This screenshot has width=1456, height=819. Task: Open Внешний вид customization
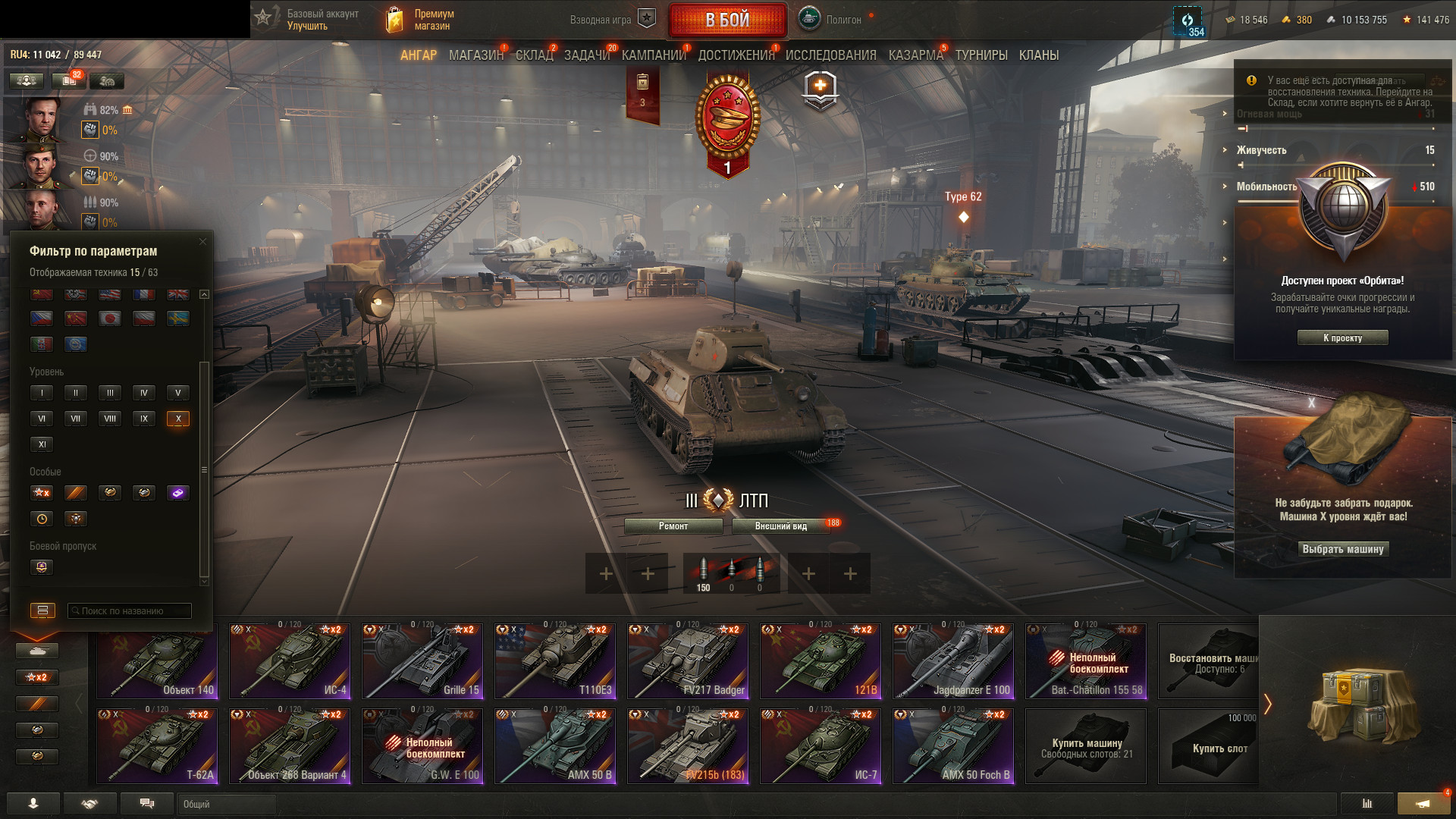coord(781,526)
